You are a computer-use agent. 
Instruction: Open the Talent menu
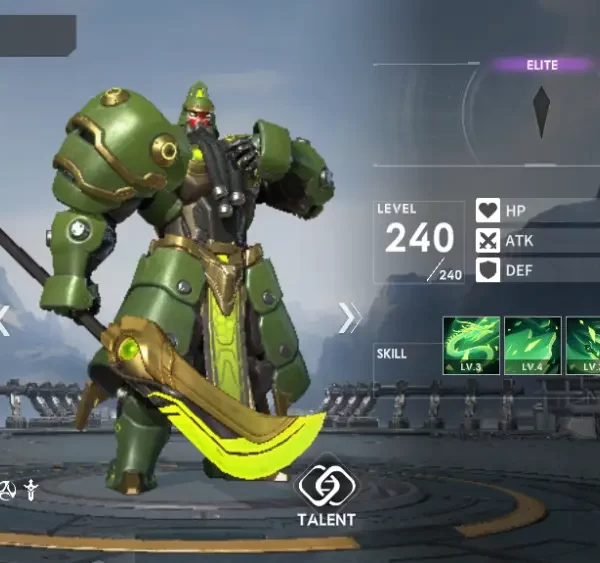point(324,492)
